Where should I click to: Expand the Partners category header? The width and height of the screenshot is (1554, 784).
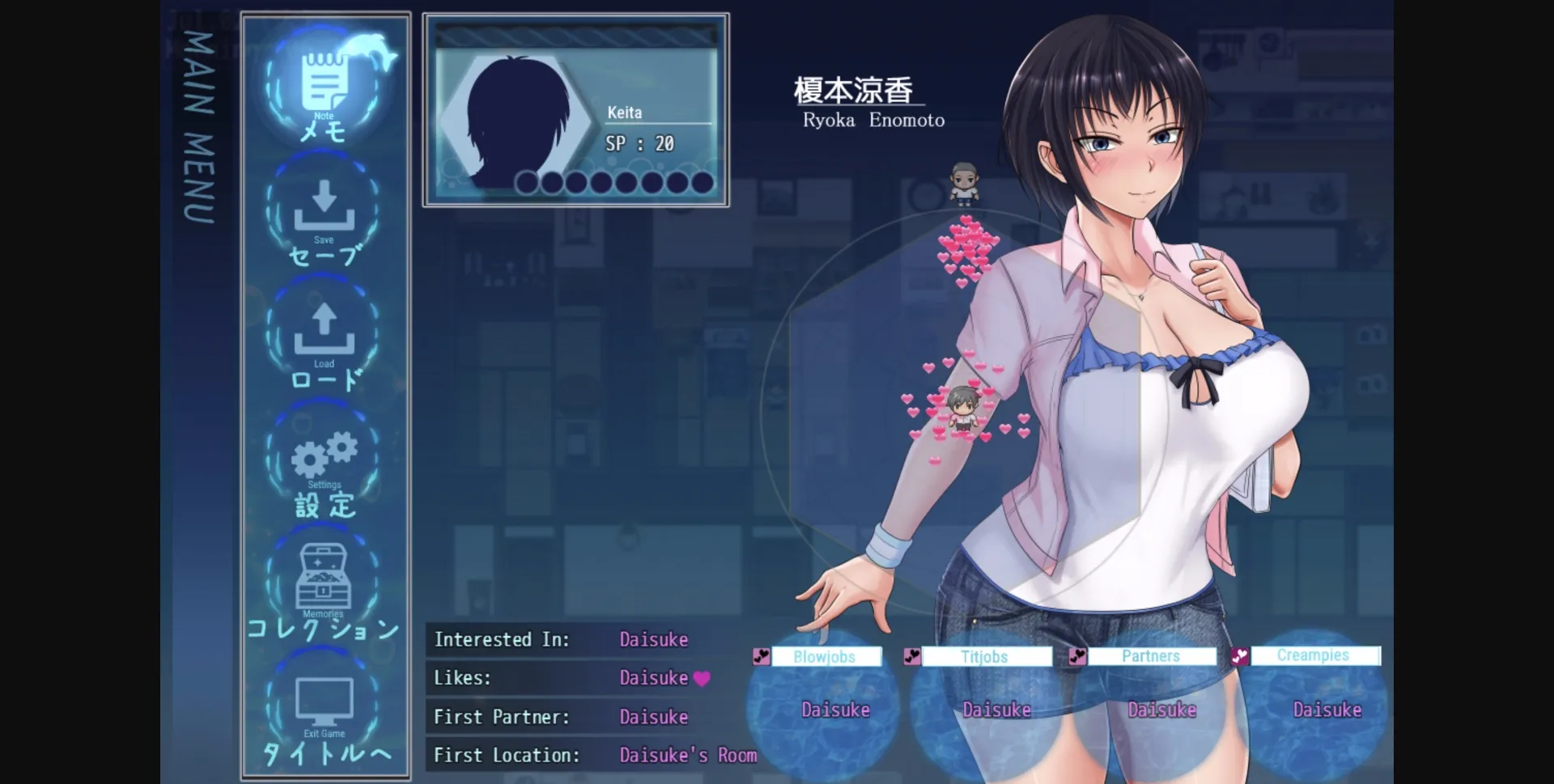tap(1151, 656)
